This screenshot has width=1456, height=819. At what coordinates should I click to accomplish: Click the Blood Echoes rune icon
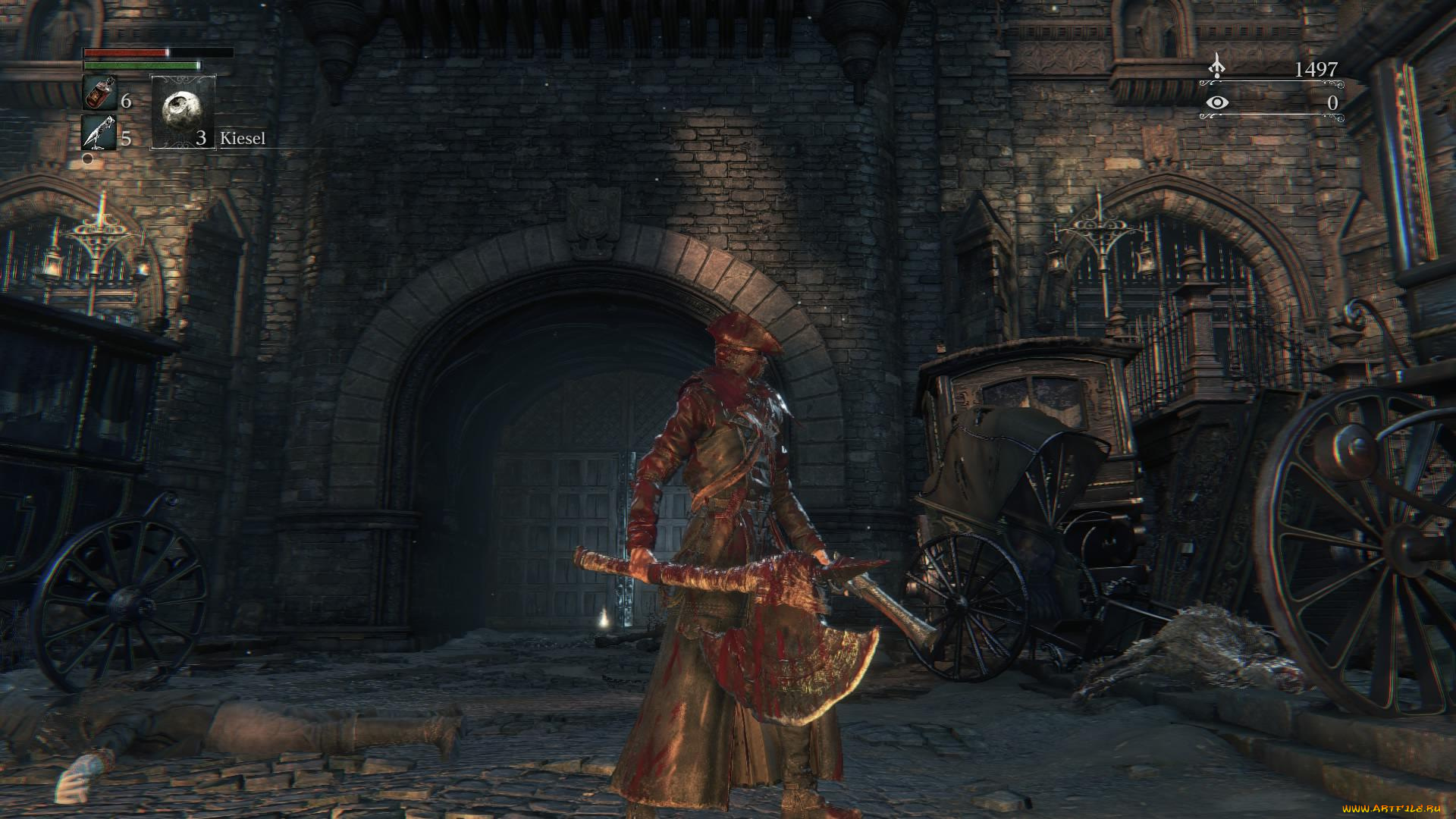point(1217,67)
